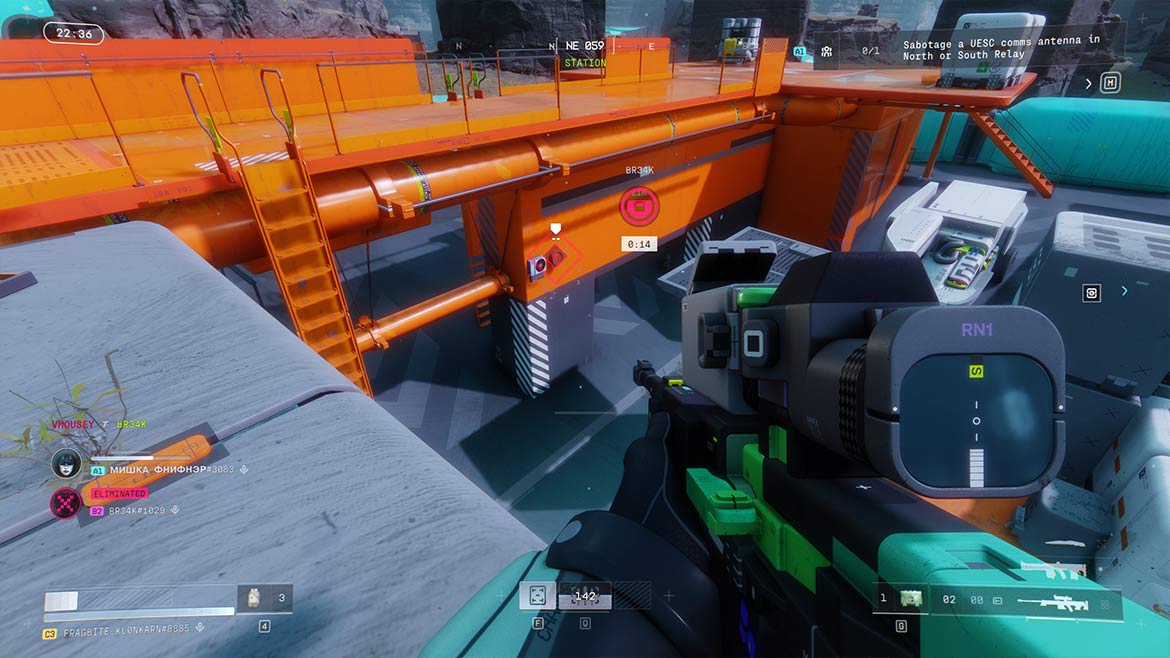Activate the square-faced ability icon
Screen dimensions: 1170x658
tap(537, 596)
